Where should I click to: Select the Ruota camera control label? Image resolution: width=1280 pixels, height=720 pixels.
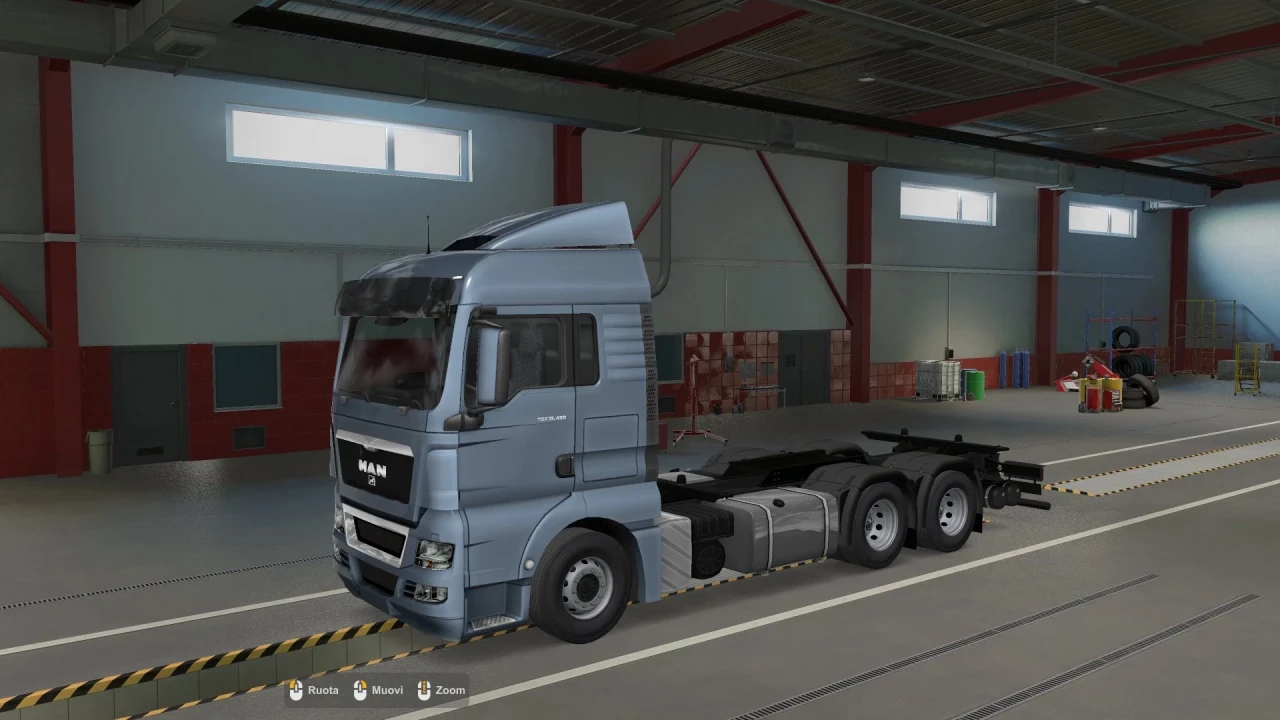coord(323,690)
